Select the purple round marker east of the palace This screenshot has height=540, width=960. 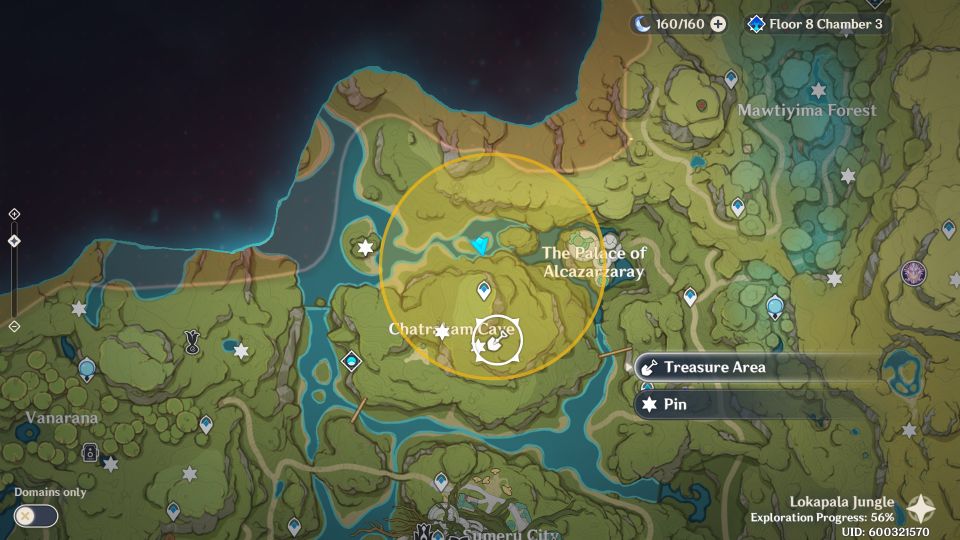(913, 273)
